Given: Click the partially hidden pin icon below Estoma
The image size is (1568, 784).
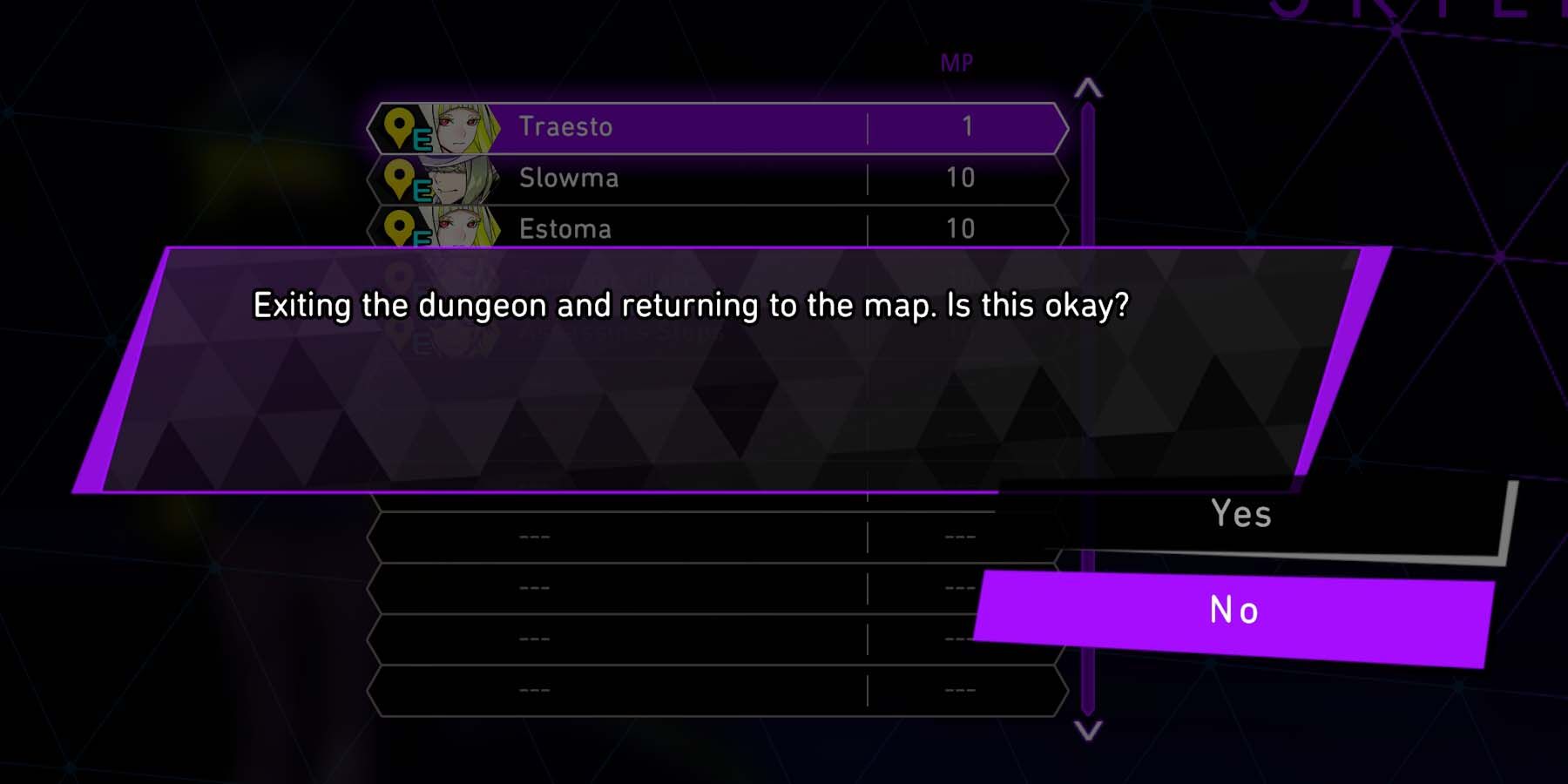Looking at the screenshot, I should (x=401, y=274).
